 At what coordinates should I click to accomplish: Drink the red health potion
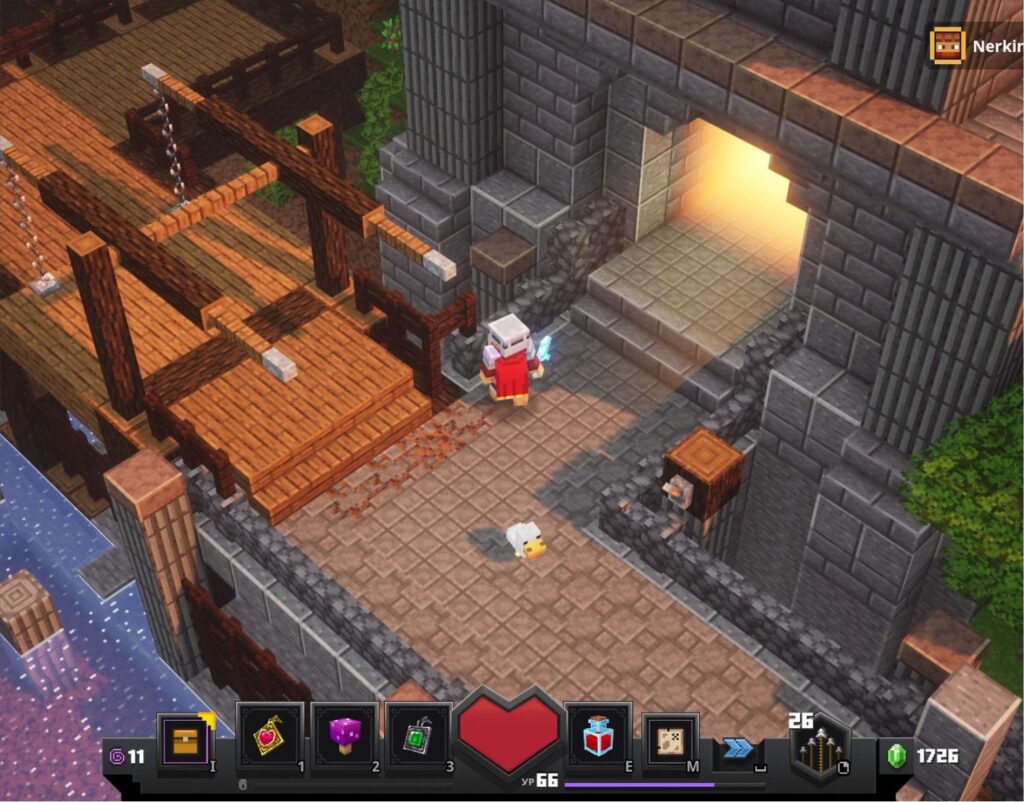(x=597, y=737)
